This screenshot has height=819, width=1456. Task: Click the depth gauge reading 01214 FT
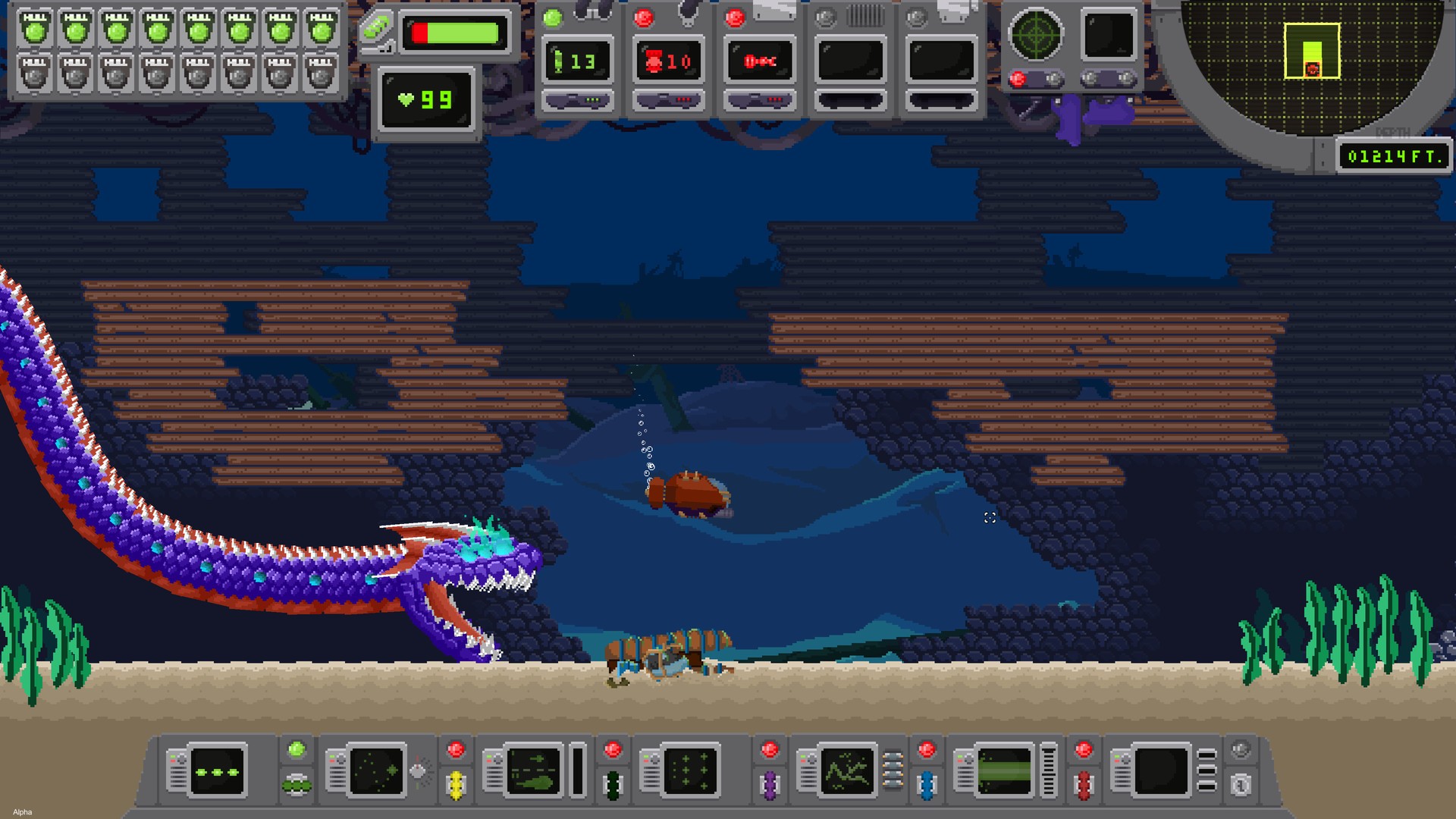pos(1394,157)
